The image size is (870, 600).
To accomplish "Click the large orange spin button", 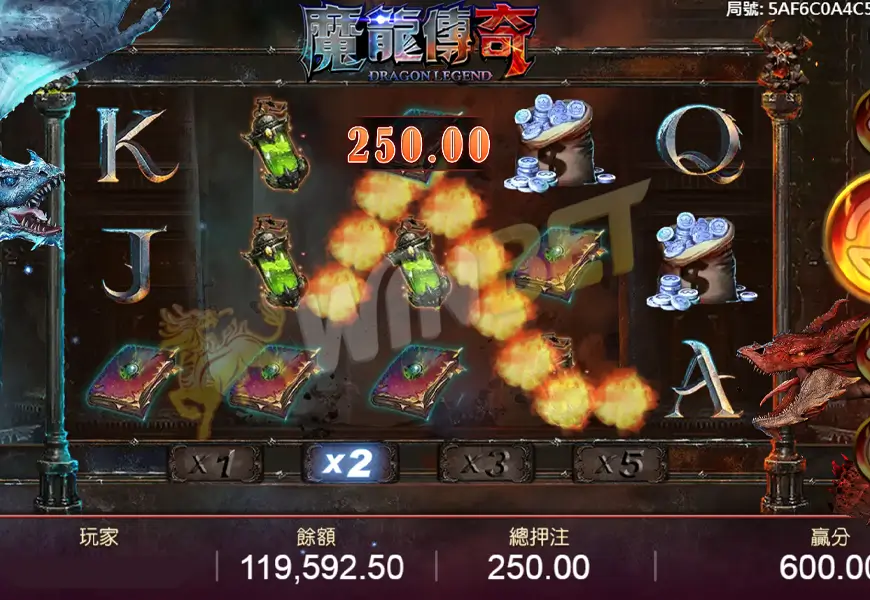I will [x=850, y=238].
